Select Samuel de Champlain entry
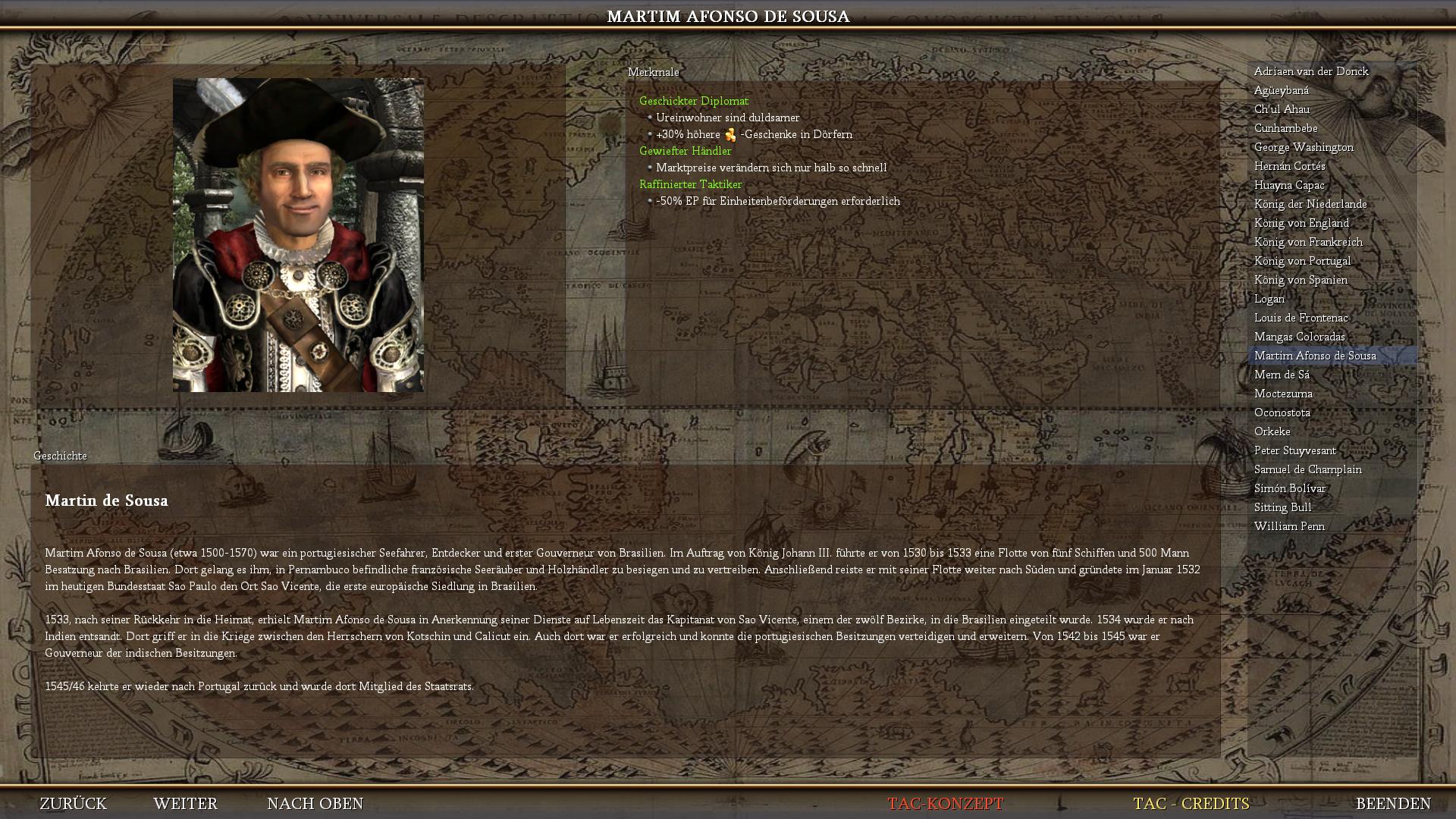Viewport: 1456px width, 819px height. coord(1307,469)
